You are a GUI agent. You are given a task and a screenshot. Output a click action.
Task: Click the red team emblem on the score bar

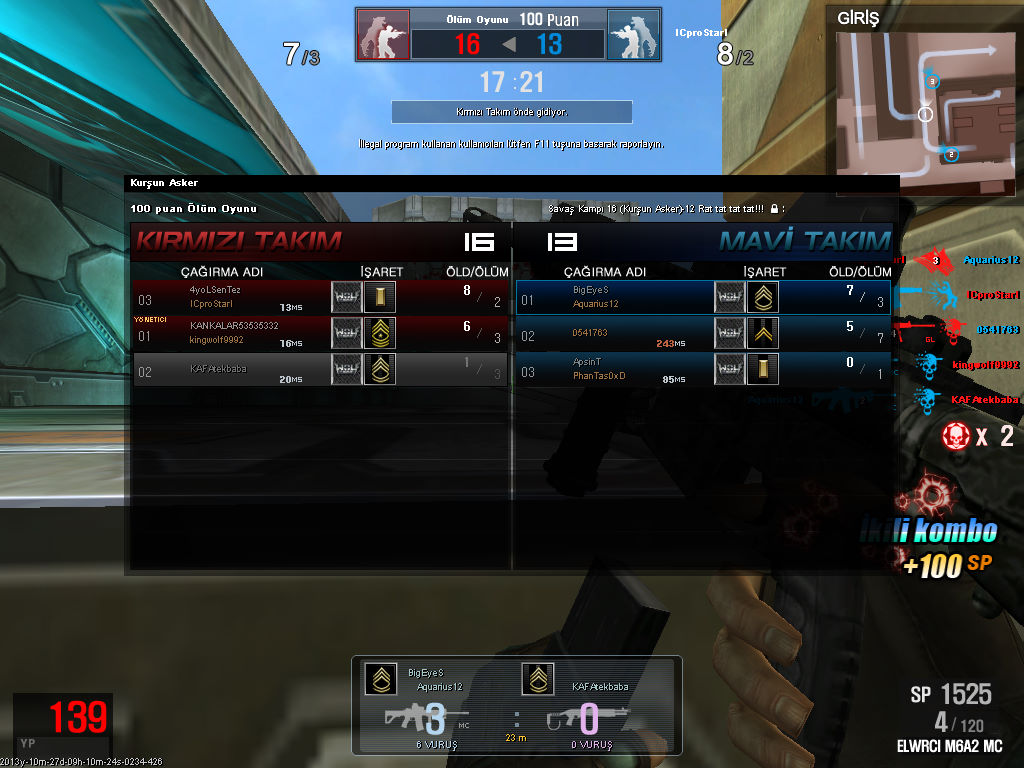(383, 36)
